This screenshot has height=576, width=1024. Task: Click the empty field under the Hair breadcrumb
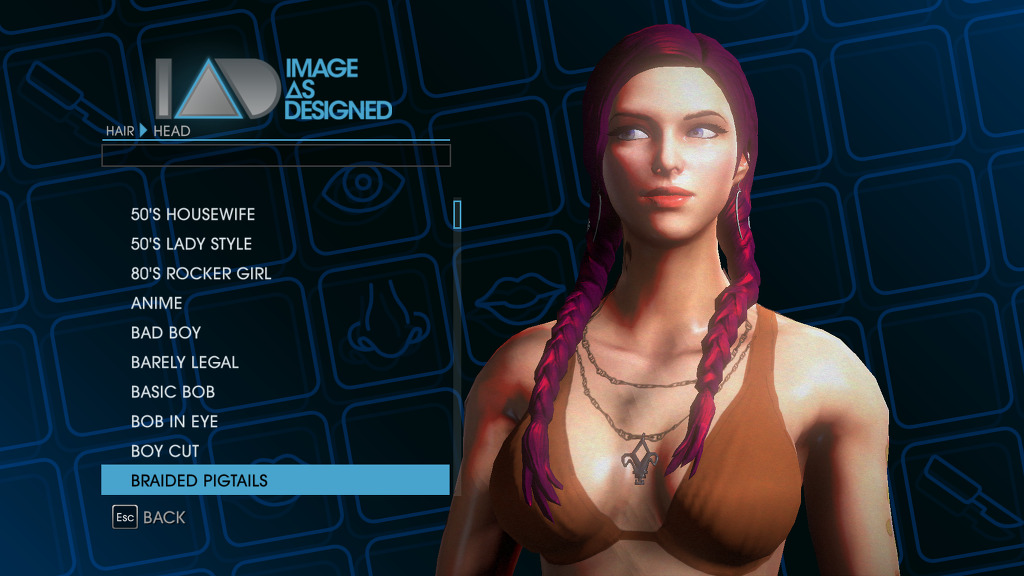(x=276, y=155)
